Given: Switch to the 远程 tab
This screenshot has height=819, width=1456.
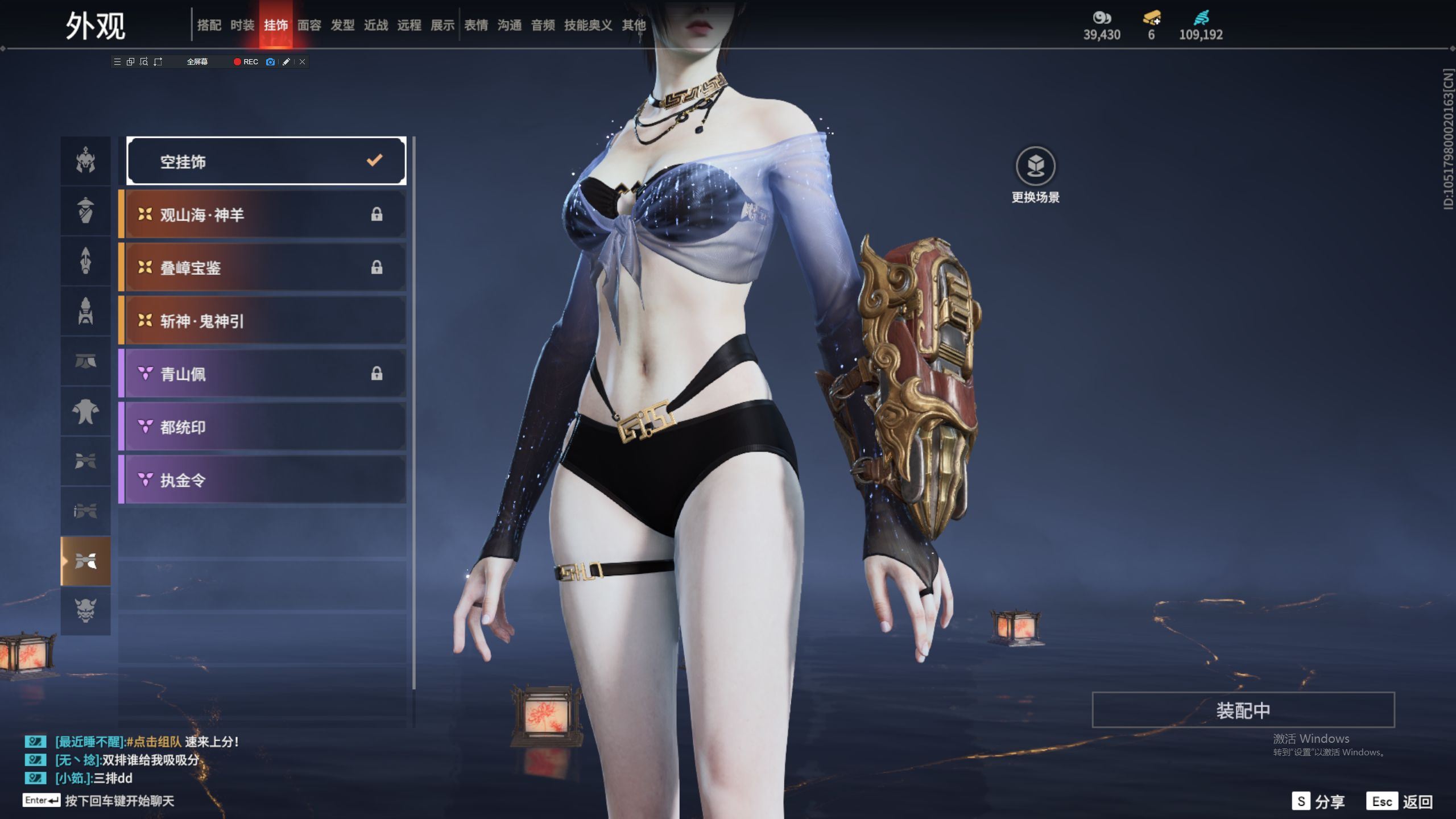Looking at the screenshot, I should coord(409,25).
